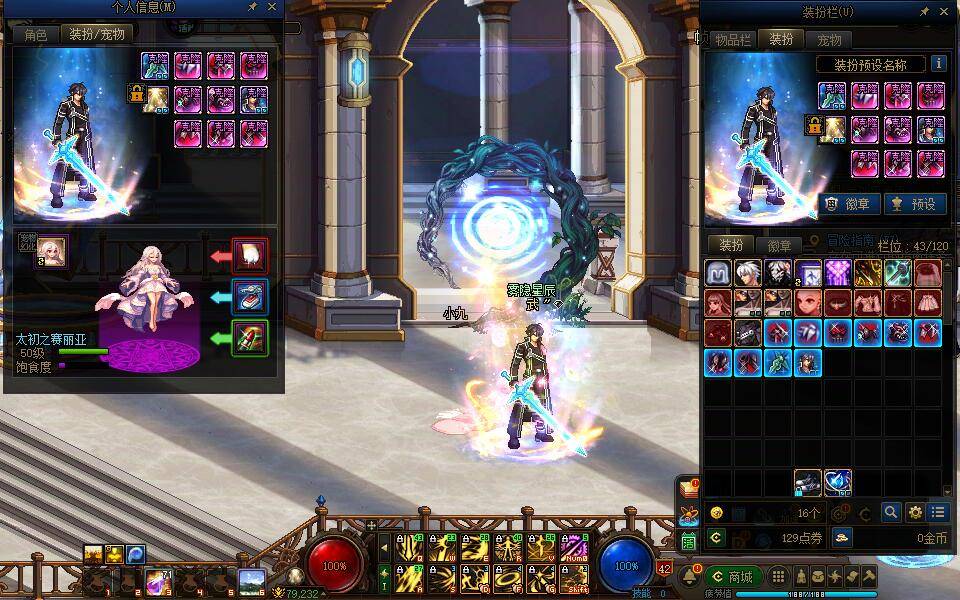This screenshot has height=600, width=960.
Task: Click the magnifying glass search button
Action: [x=891, y=512]
